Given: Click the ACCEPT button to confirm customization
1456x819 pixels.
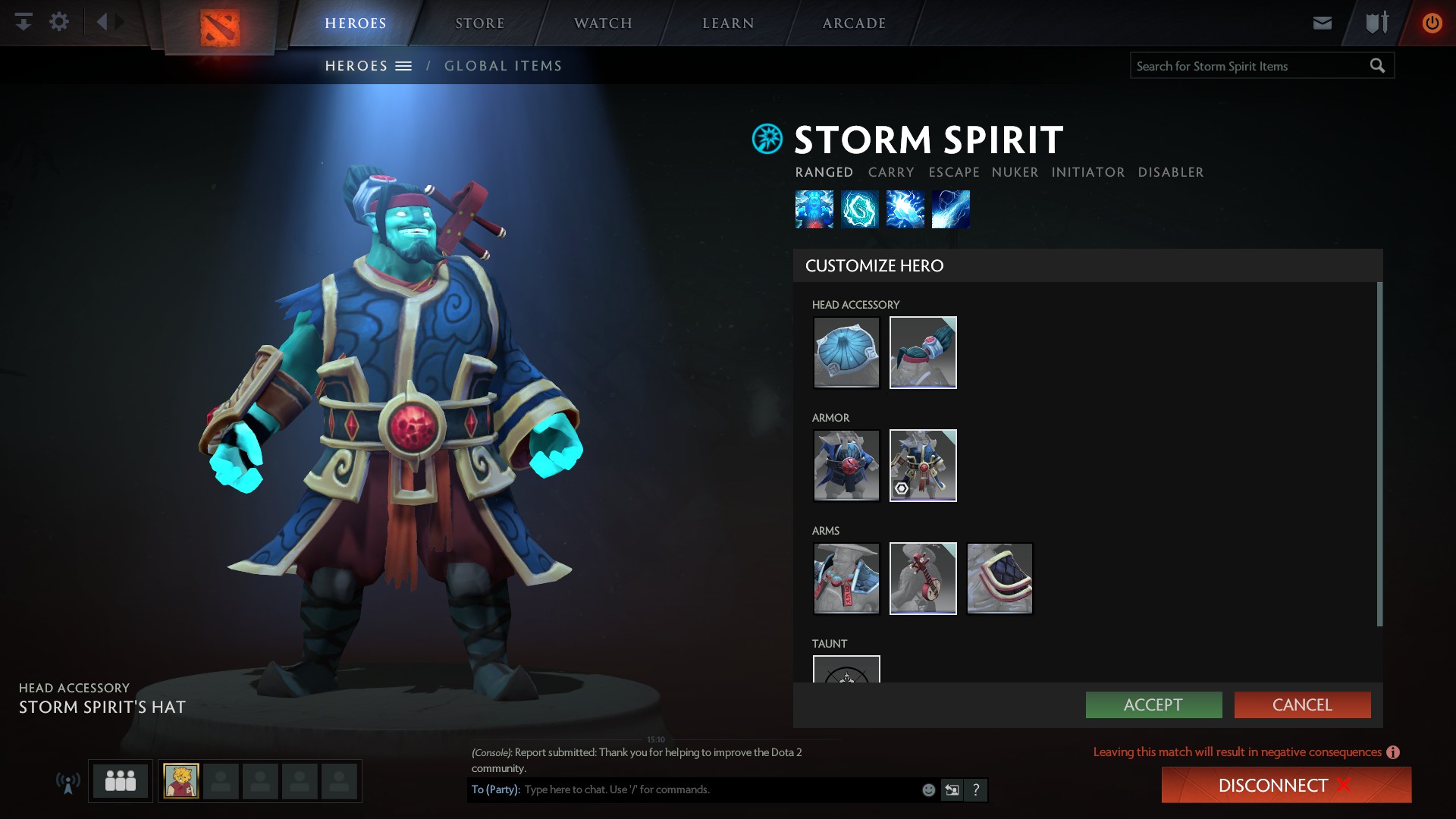Looking at the screenshot, I should 1153,704.
